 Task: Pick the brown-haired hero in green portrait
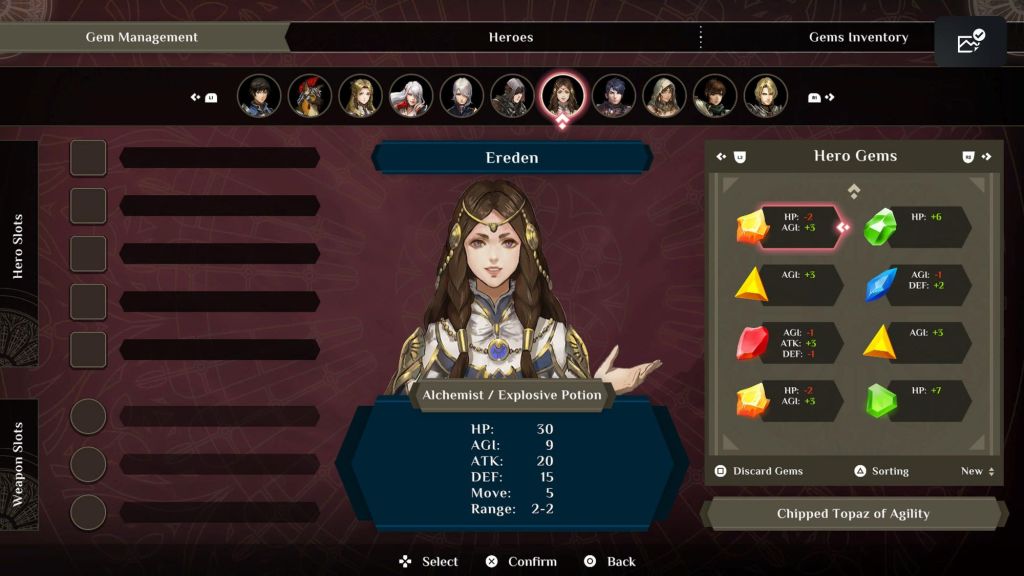[715, 96]
